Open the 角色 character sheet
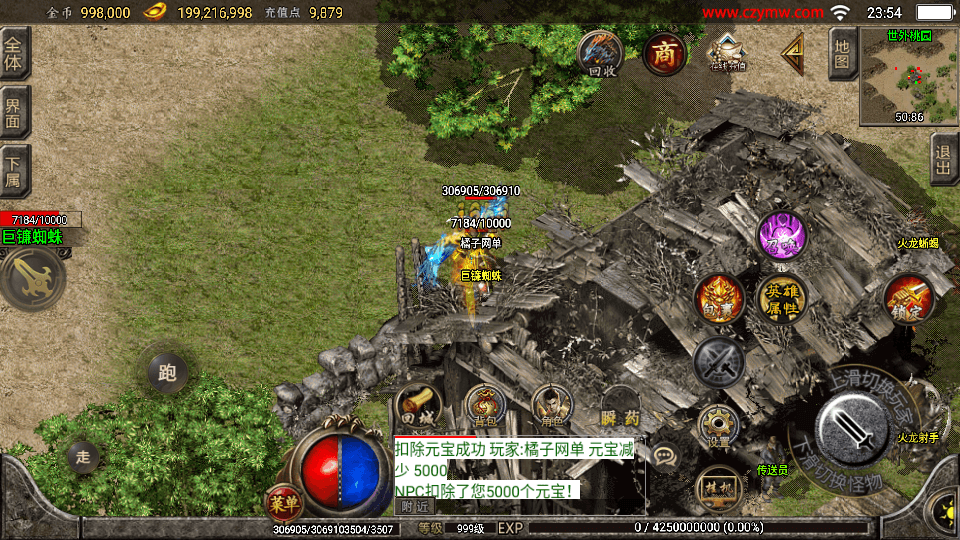This screenshot has height=540, width=960. pos(551,406)
